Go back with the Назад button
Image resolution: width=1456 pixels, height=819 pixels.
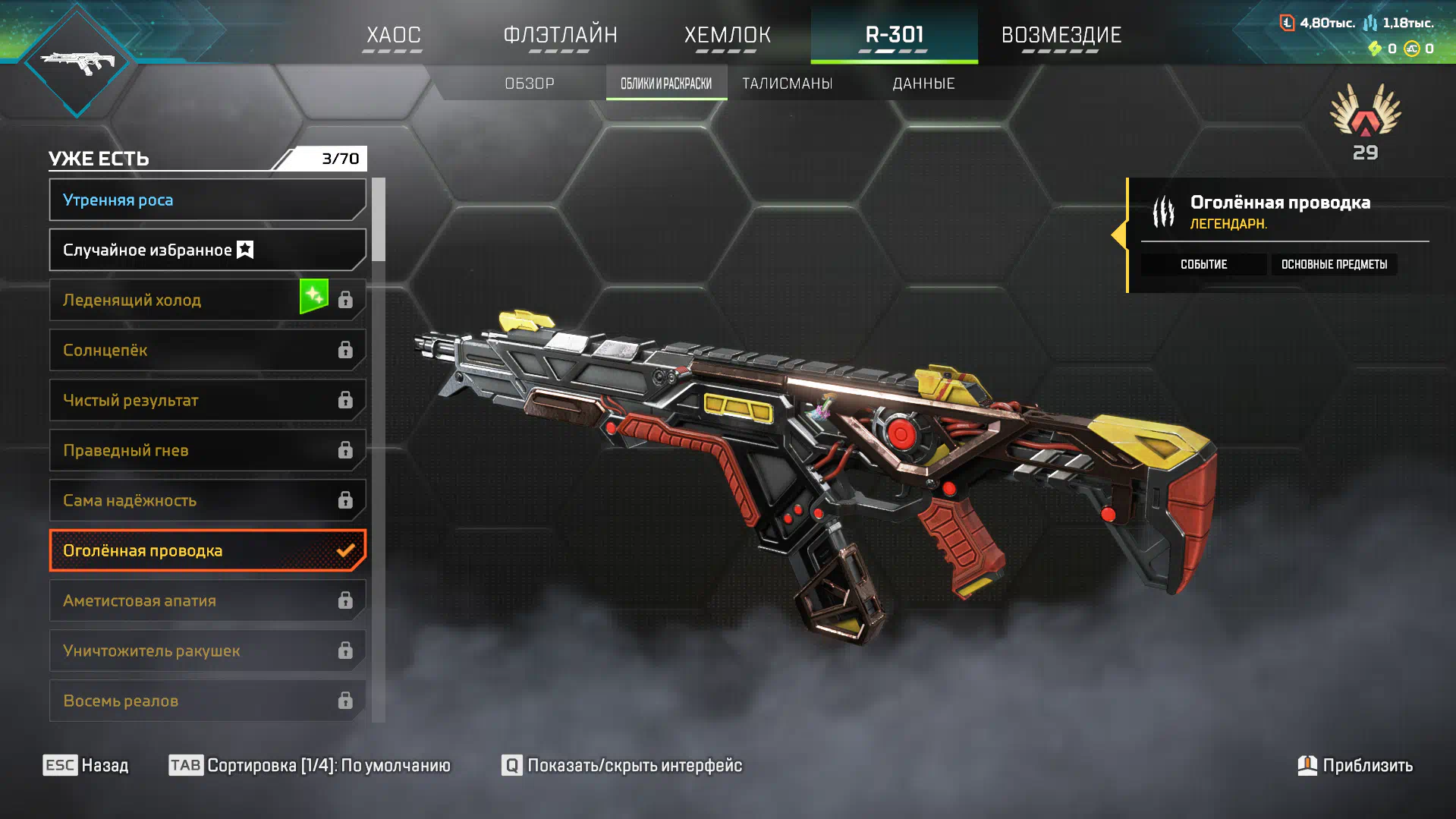(86, 765)
